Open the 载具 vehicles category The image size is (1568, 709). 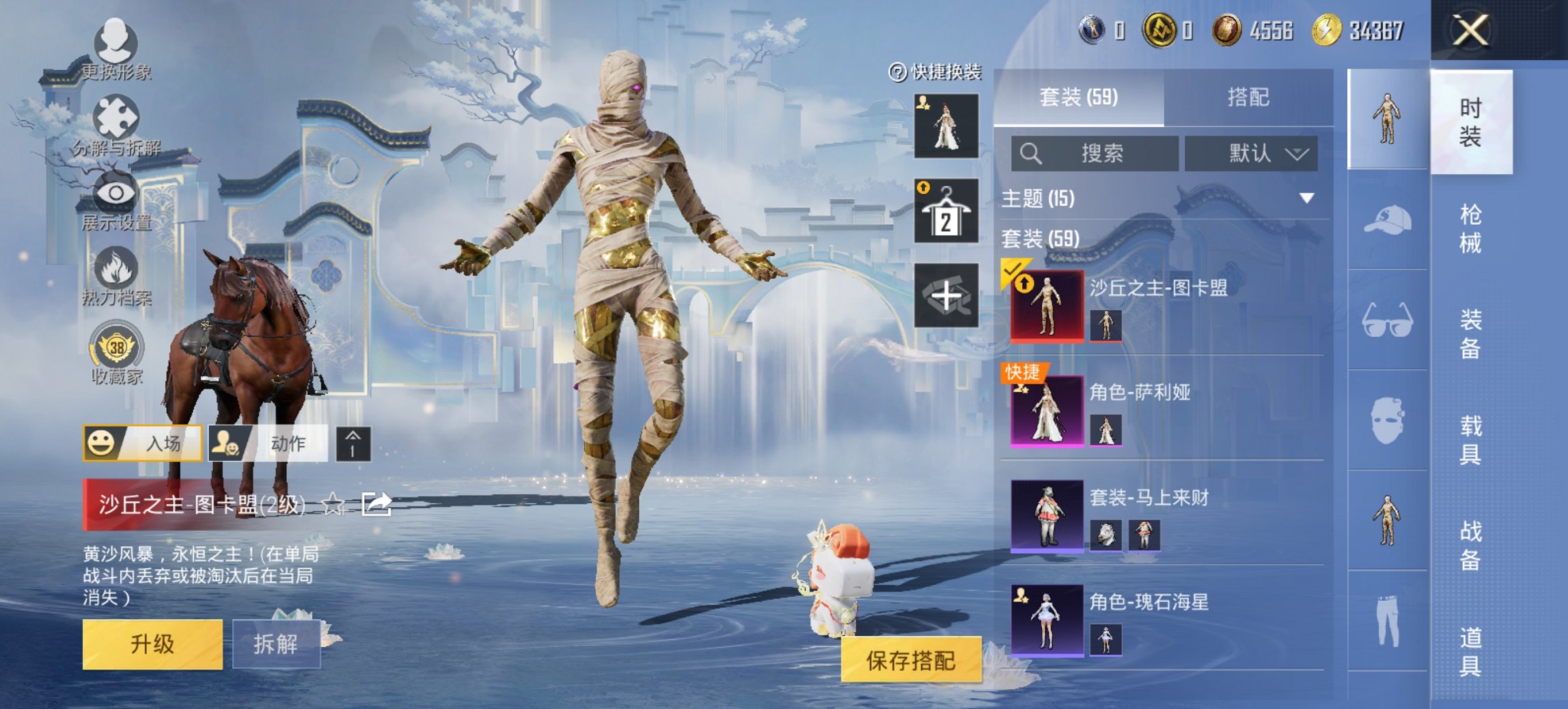pyautogui.click(x=1470, y=440)
